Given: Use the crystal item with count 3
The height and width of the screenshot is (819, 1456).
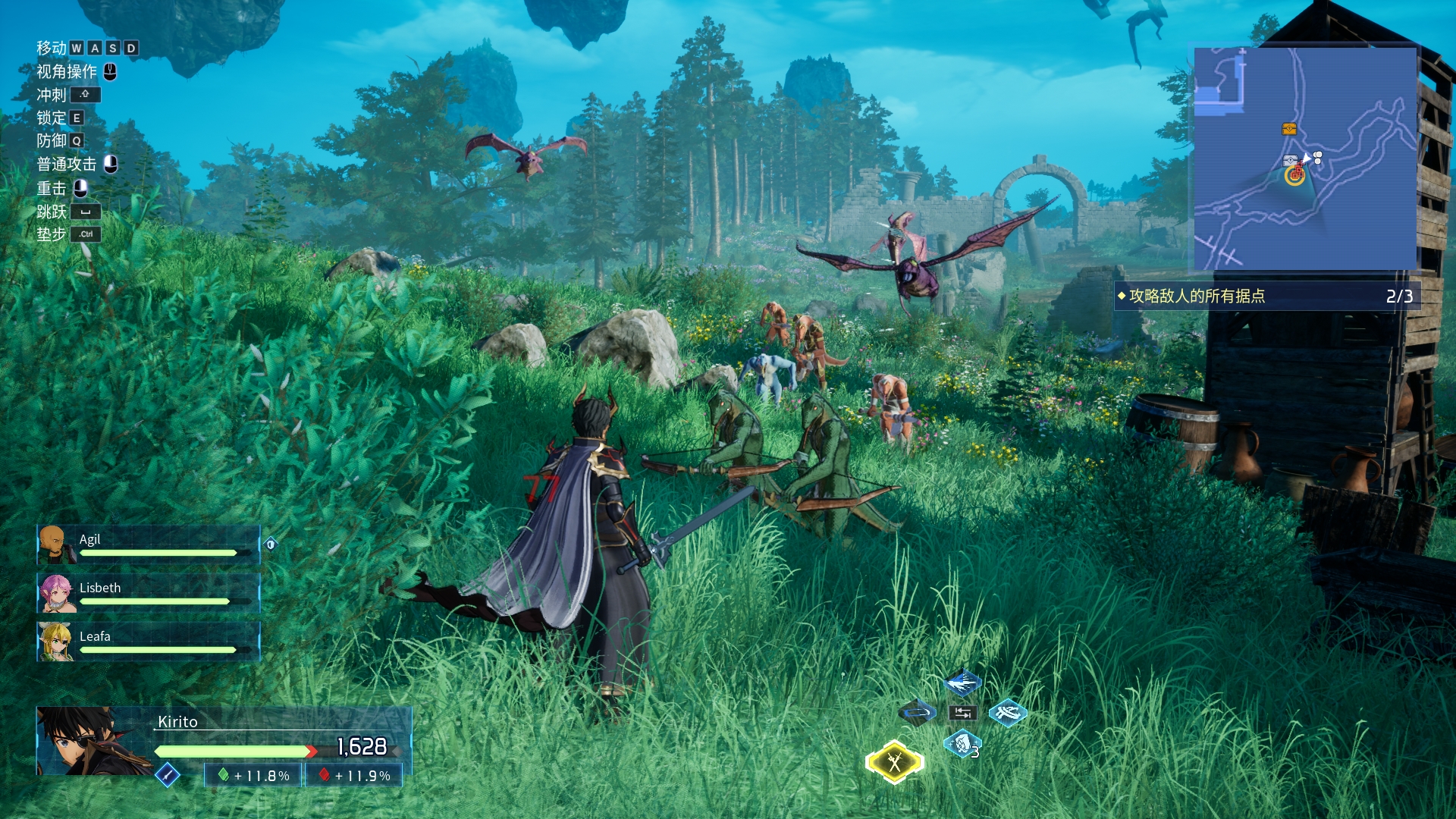Looking at the screenshot, I should click(x=962, y=744).
